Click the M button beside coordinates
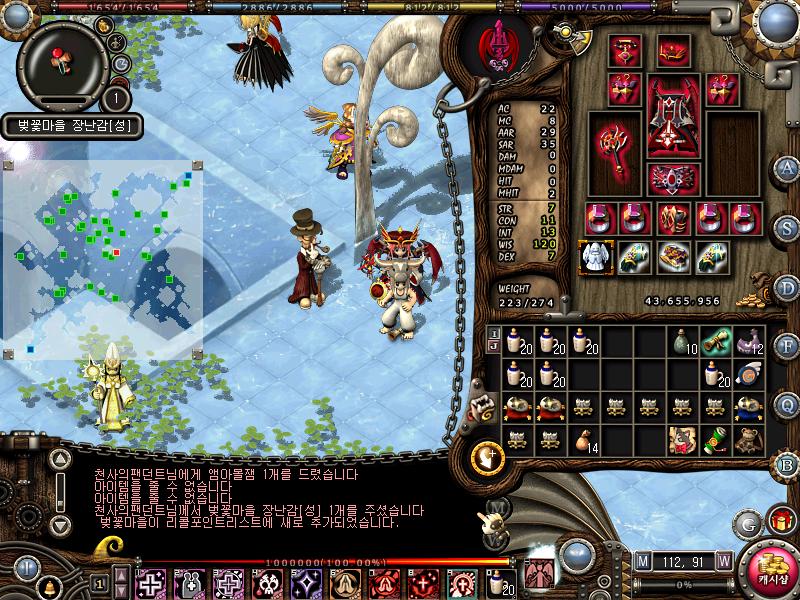Viewport: 800px width, 600px height. pyautogui.click(x=641, y=560)
